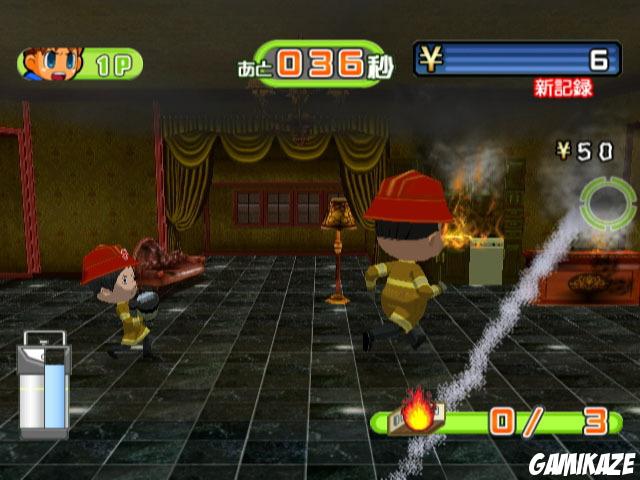Viewport: 640px width, 480px height.
Task: Click the 1P player portrait badge
Action: 80,64
